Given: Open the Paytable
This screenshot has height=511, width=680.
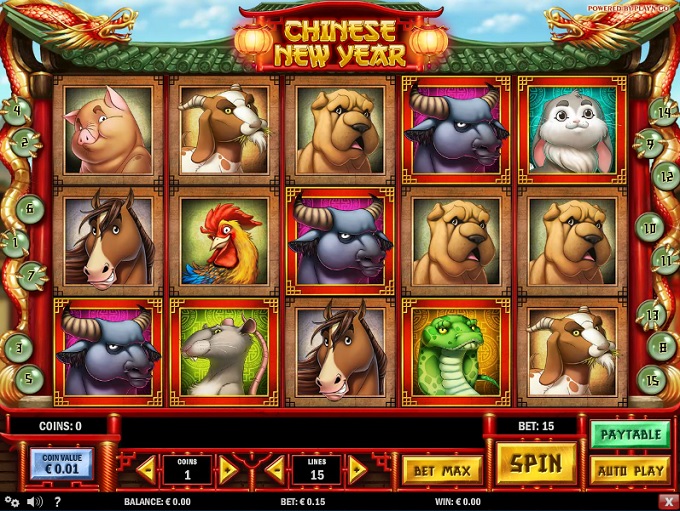Looking at the screenshot, I should pos(630,434).
